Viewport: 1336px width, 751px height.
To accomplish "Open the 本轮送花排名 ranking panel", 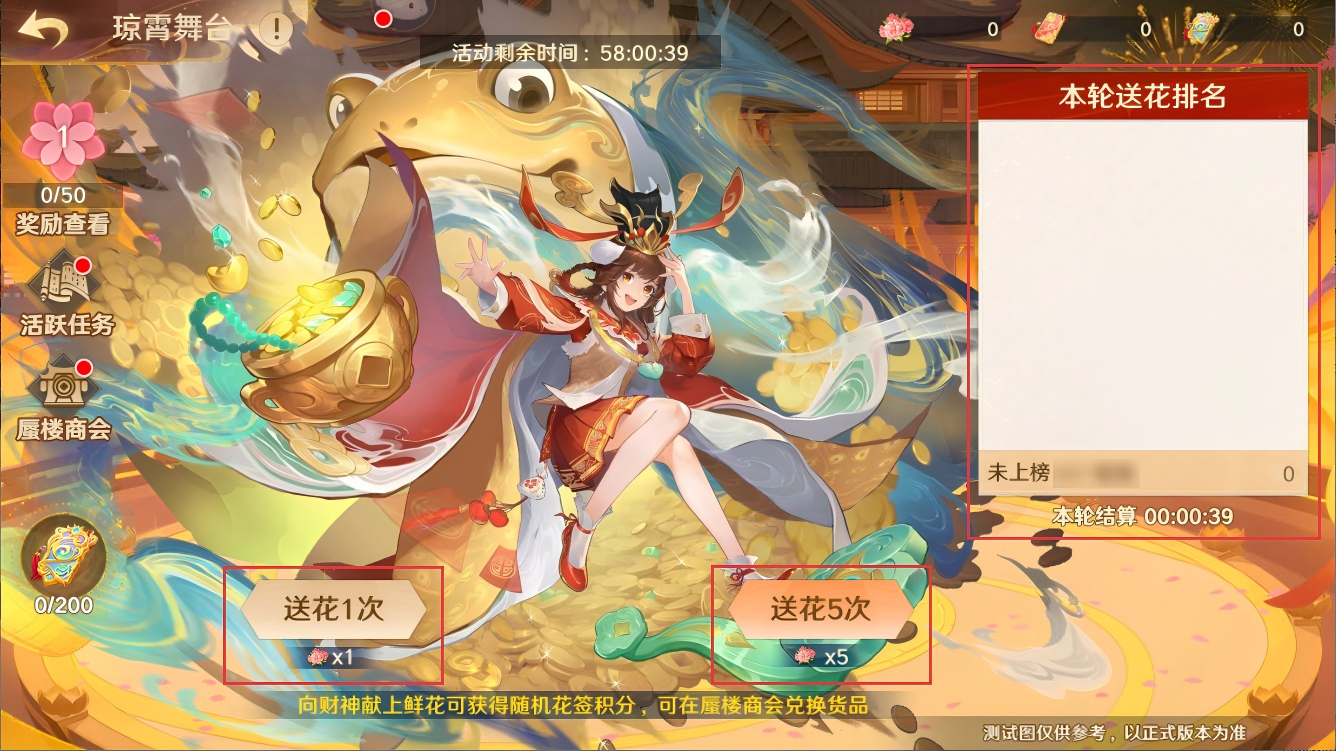I will click(1142, 97).
